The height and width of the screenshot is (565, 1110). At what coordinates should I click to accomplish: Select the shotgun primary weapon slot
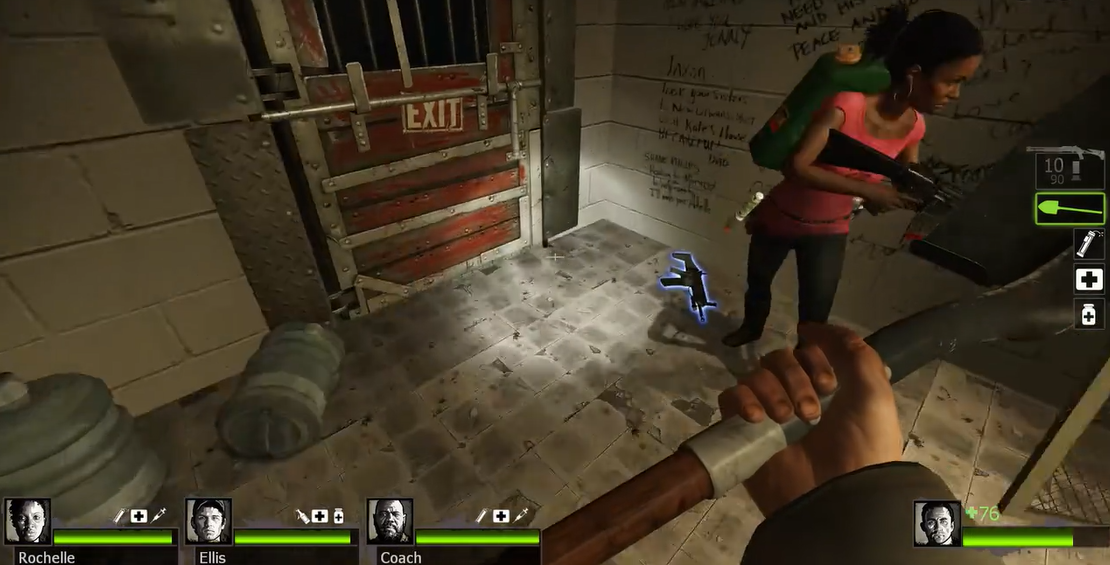pyautogui.click(x=1070, y=165)
